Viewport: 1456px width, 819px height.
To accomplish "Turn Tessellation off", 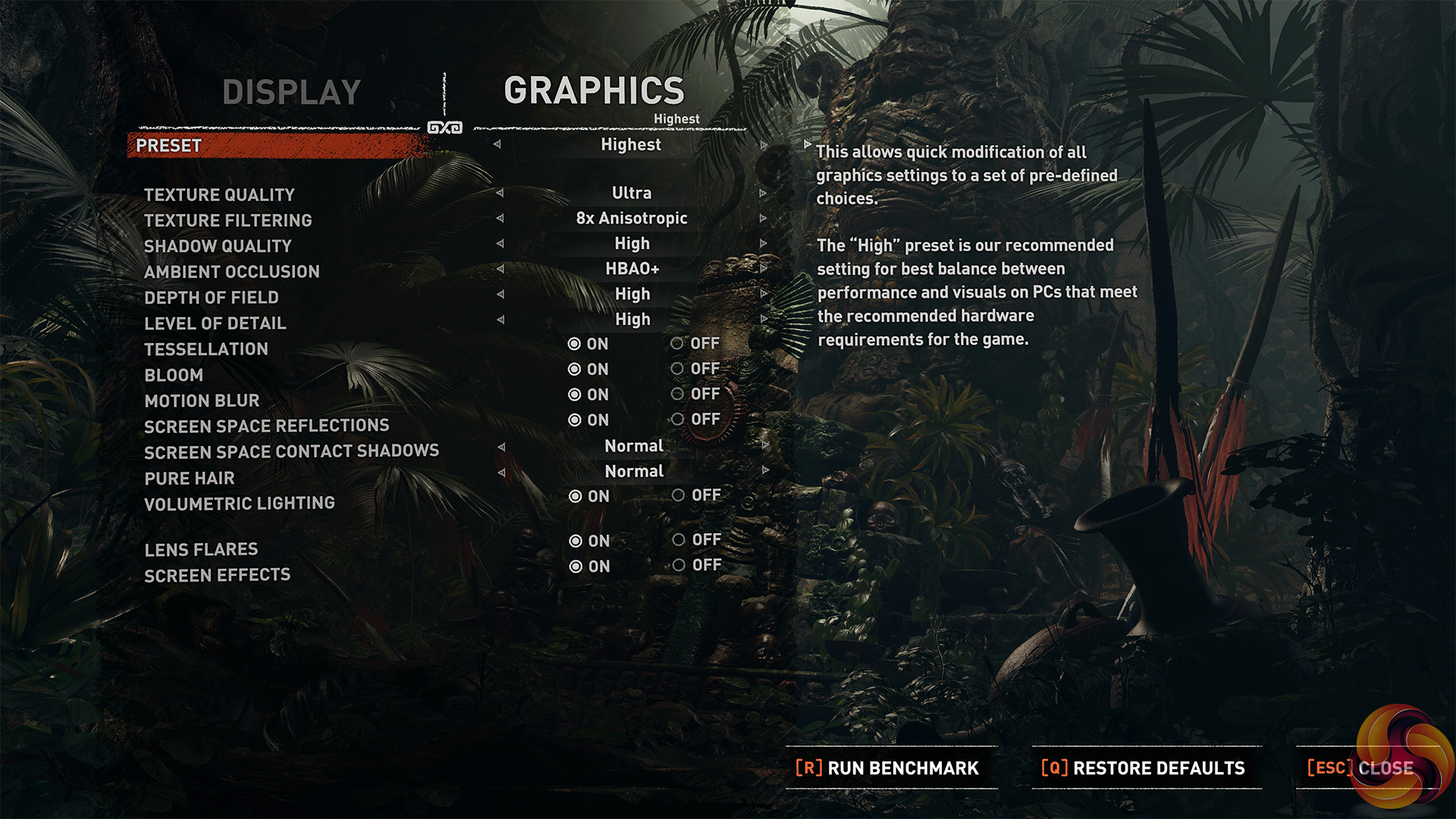I will (x=678, y=344).
